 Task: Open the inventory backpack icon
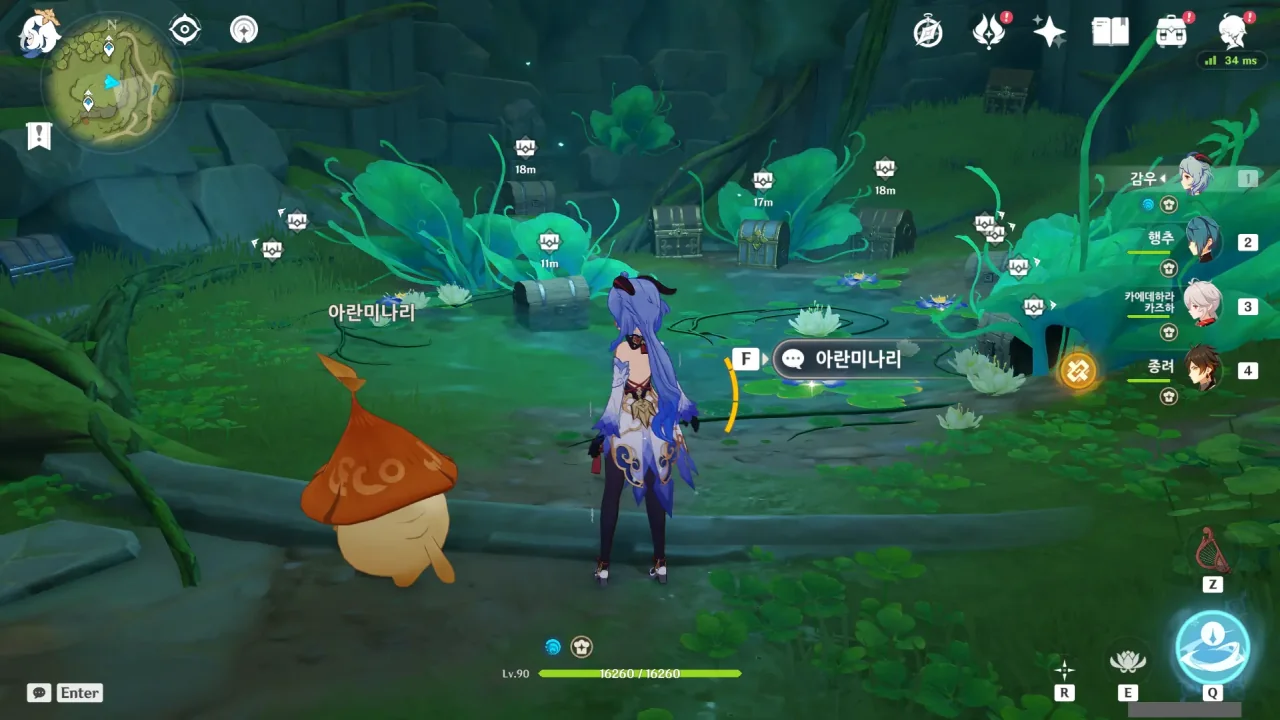1168,31
